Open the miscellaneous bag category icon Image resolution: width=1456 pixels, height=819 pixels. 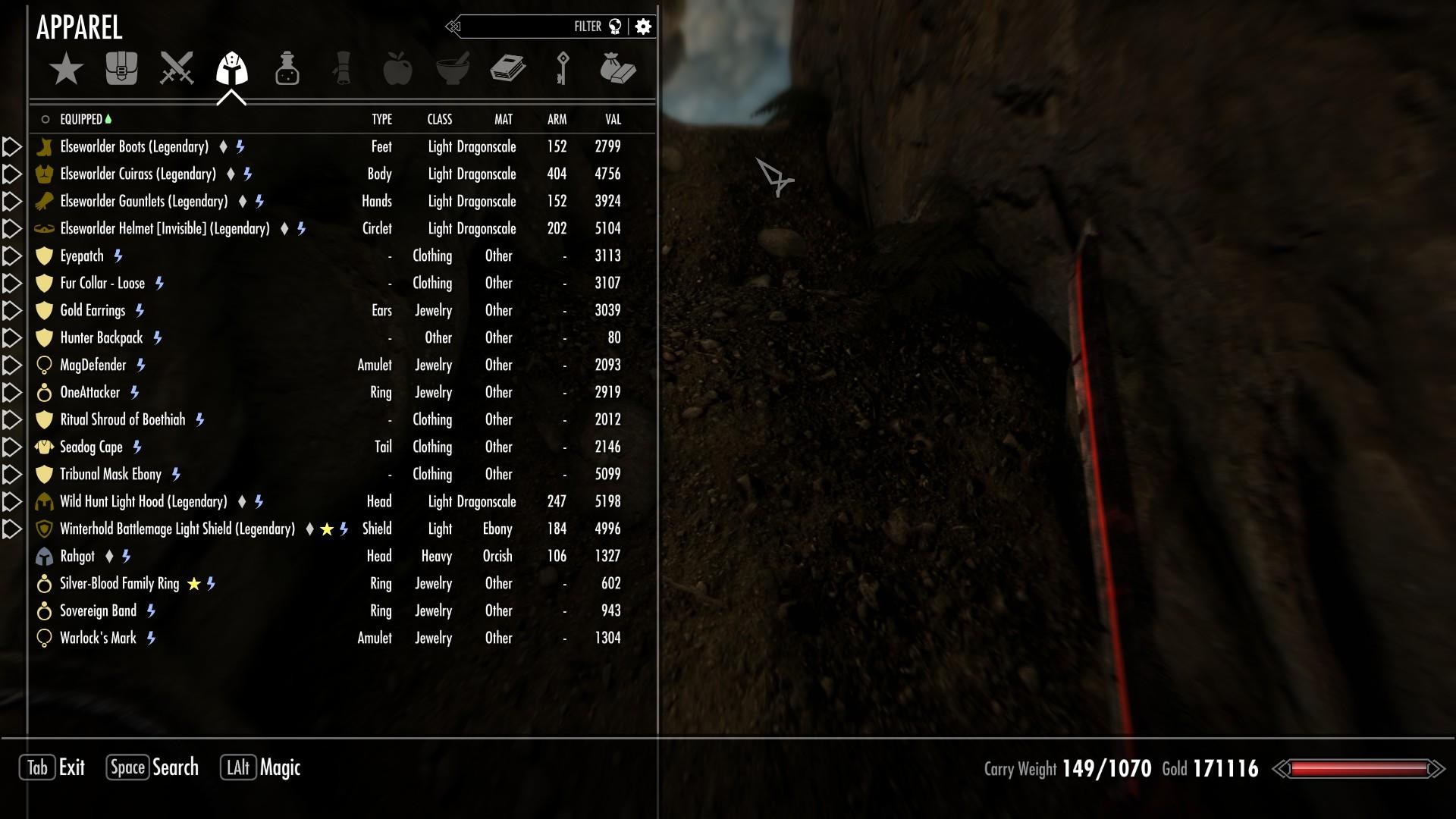point(619,68)
